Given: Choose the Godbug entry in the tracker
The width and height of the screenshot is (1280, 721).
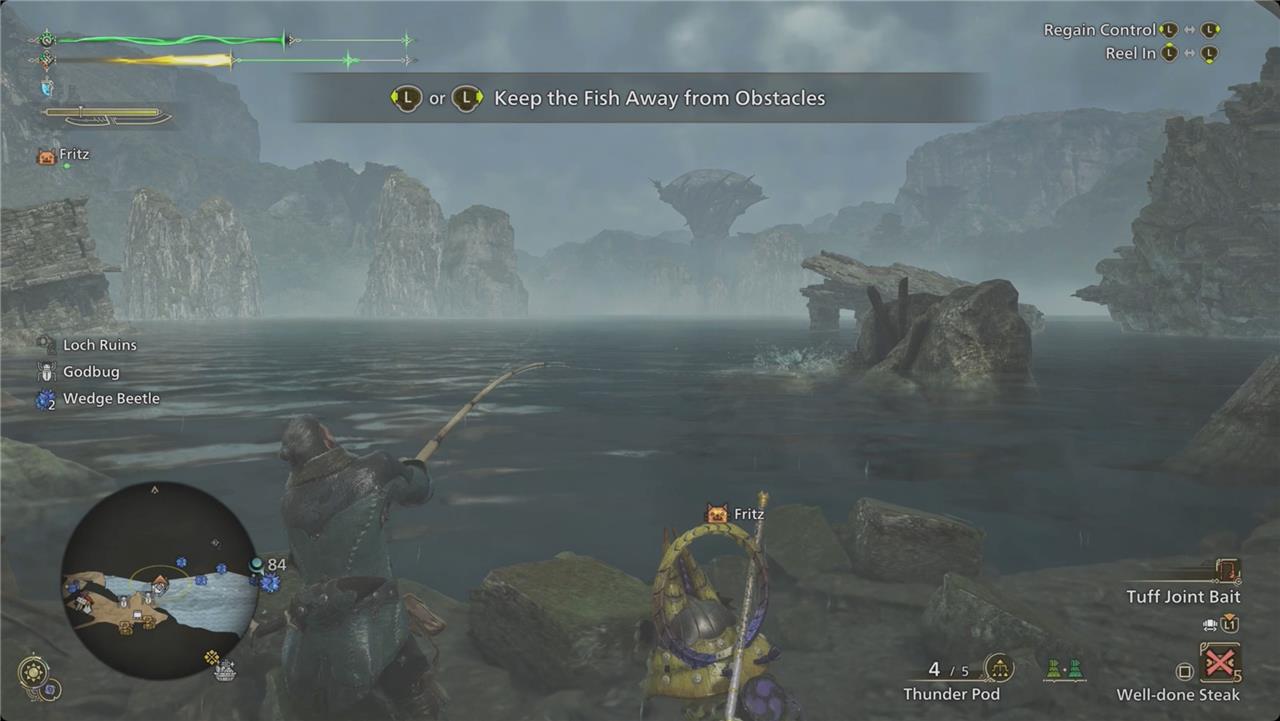Looking at the screenshot, I should 90,372.
